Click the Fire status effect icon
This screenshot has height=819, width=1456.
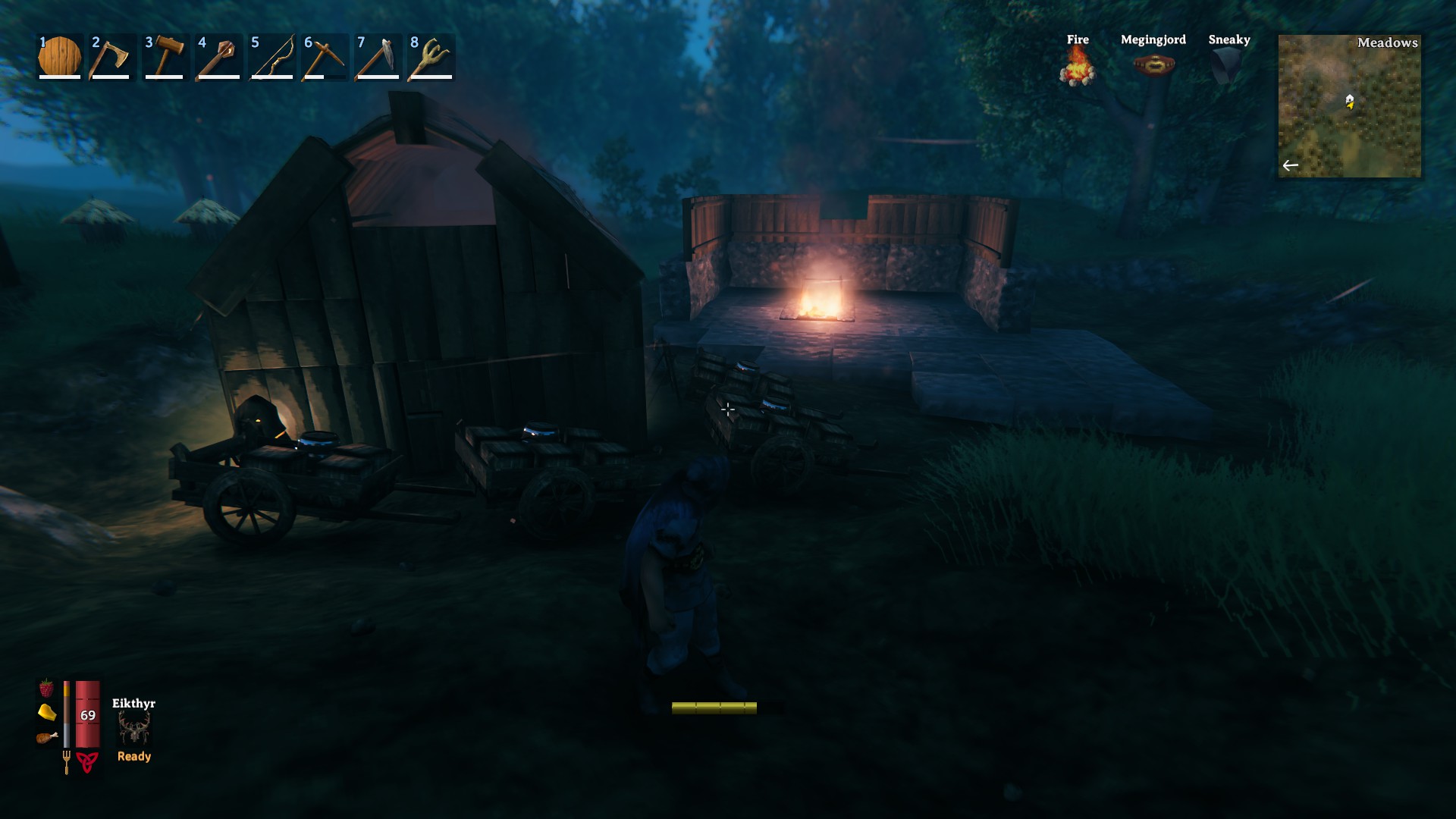tap(1077, 68)
